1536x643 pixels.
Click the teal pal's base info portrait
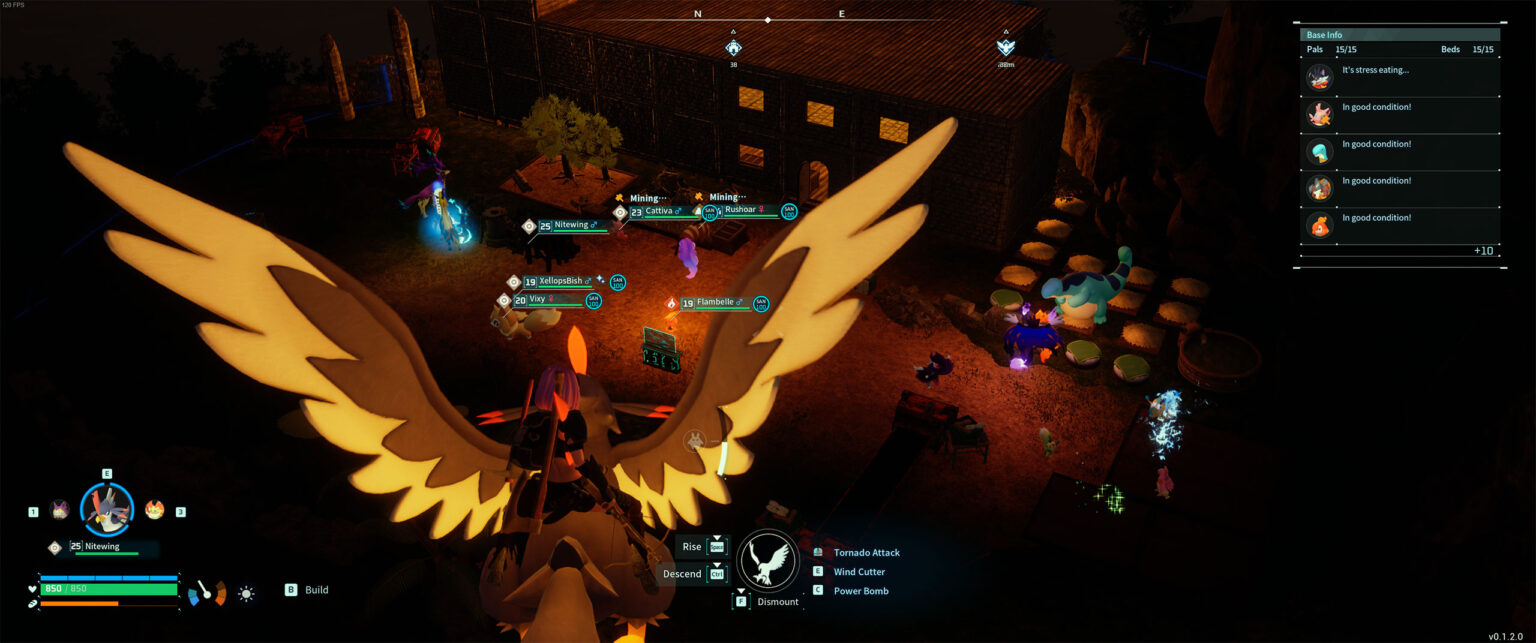pyautogui.click(x=1320, y=152)
